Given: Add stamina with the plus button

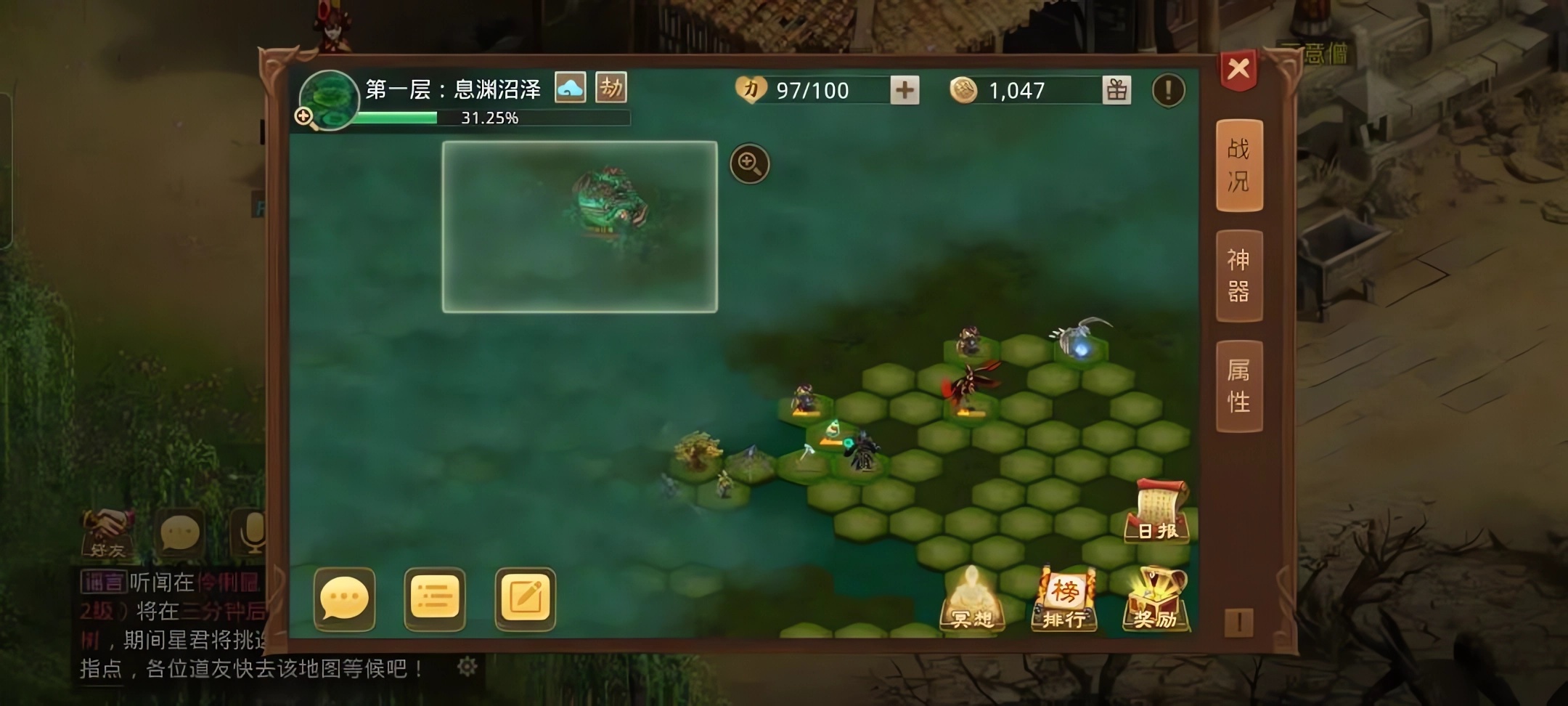Looking at the screenshot, I should pyautogui.click(x=905, y=91).
